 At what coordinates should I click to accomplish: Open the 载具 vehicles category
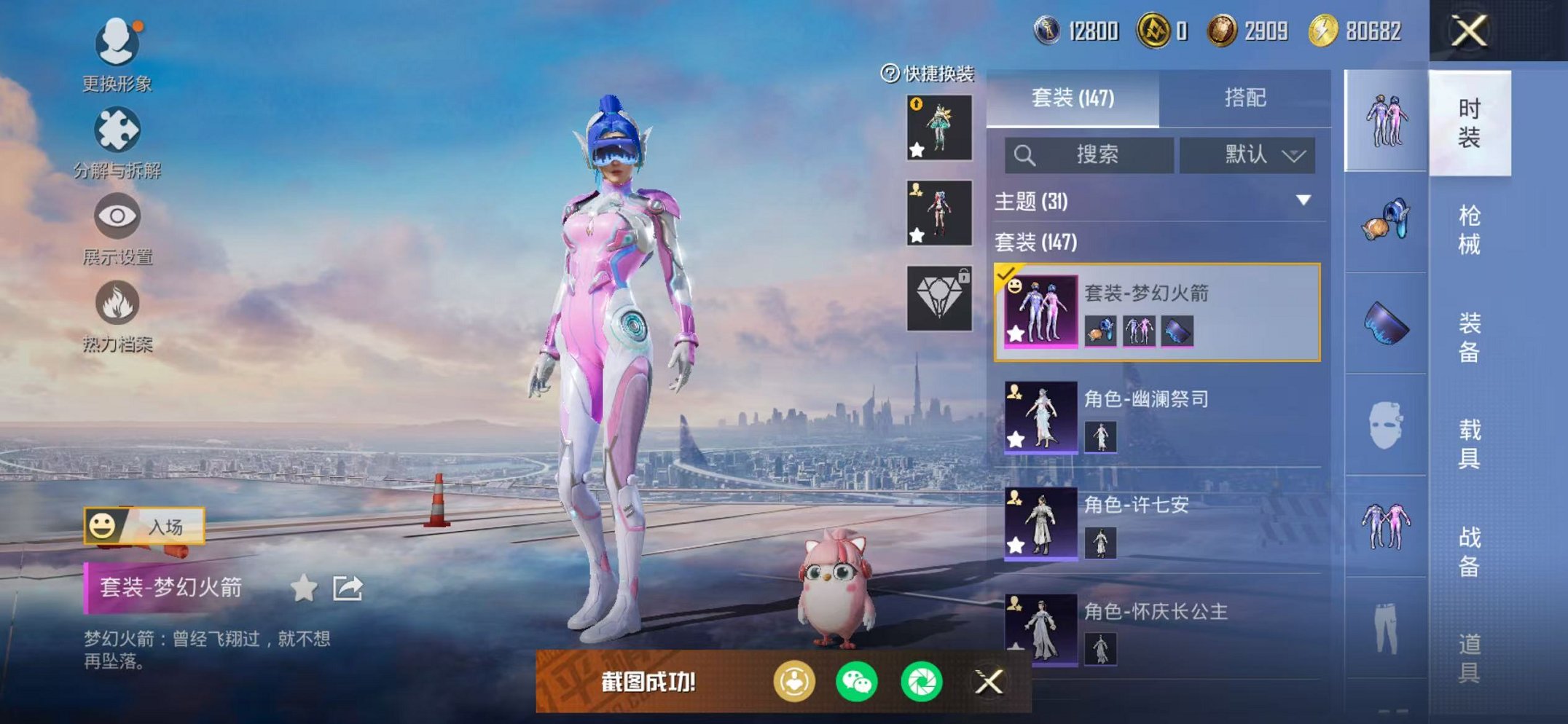coord(1469,443)
